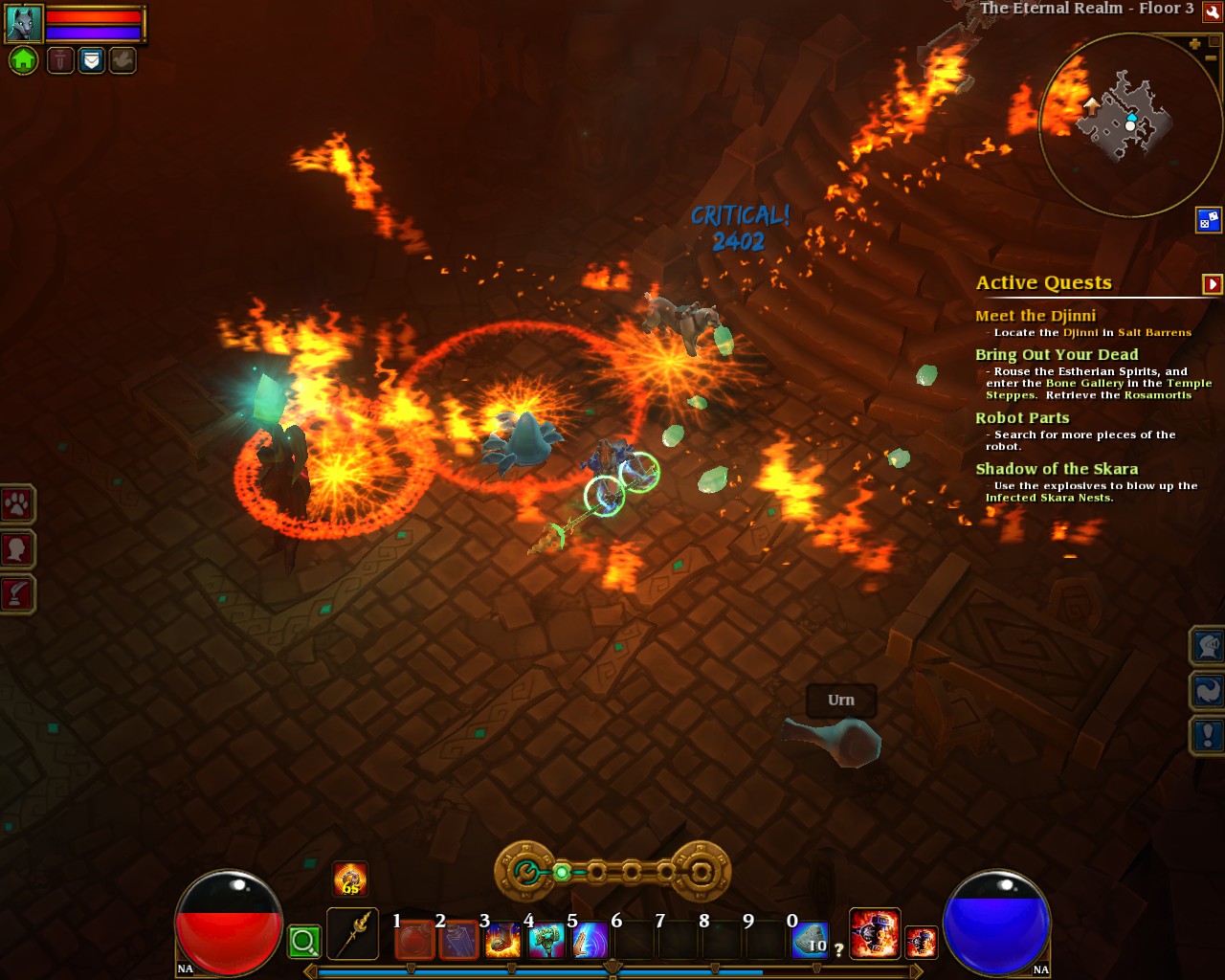Open settings with the wrench button
1225x980 pixels.
pyautogui.click(x=1213, y=11)
